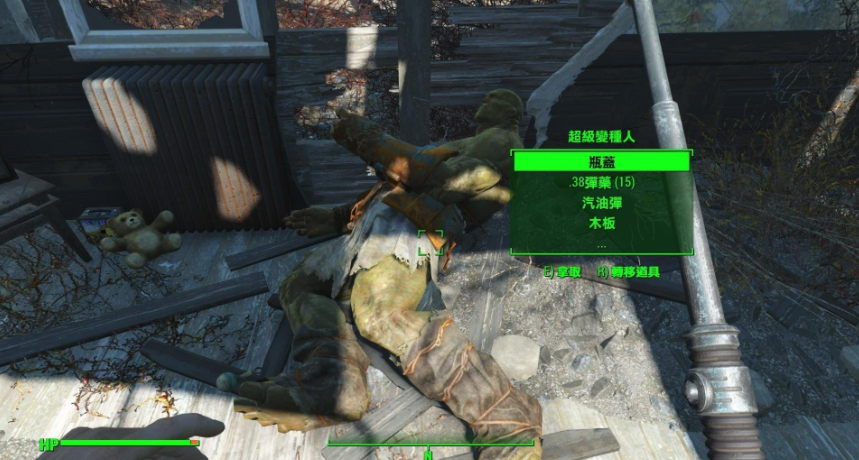This screenshot has height=460, width=859.
Task: Pick the .38彈藥 (15) loot row
Action: tap(600, 182)
